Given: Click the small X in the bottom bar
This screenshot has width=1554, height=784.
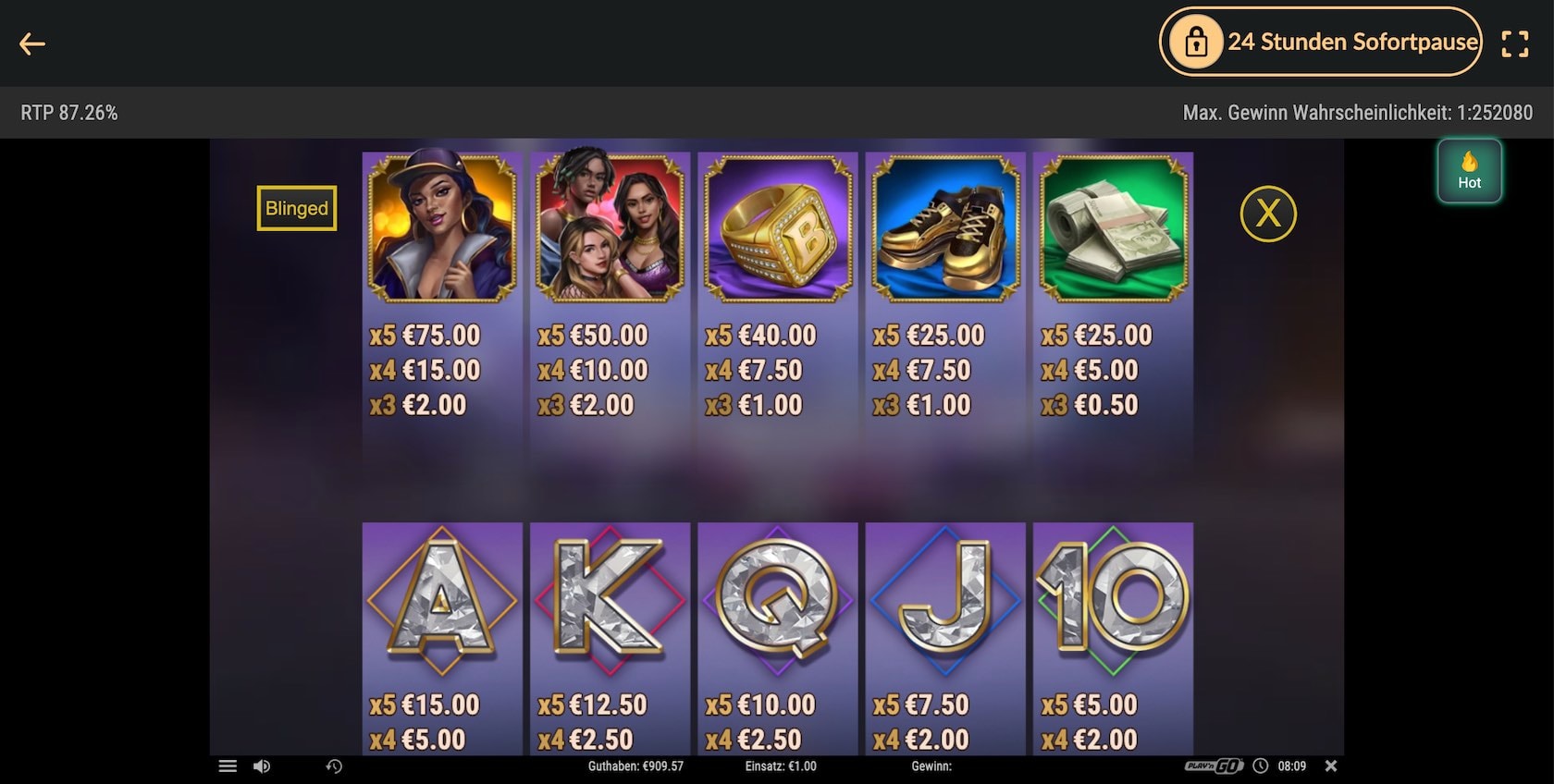Looking at the screenshot, I should point(1331,766).
